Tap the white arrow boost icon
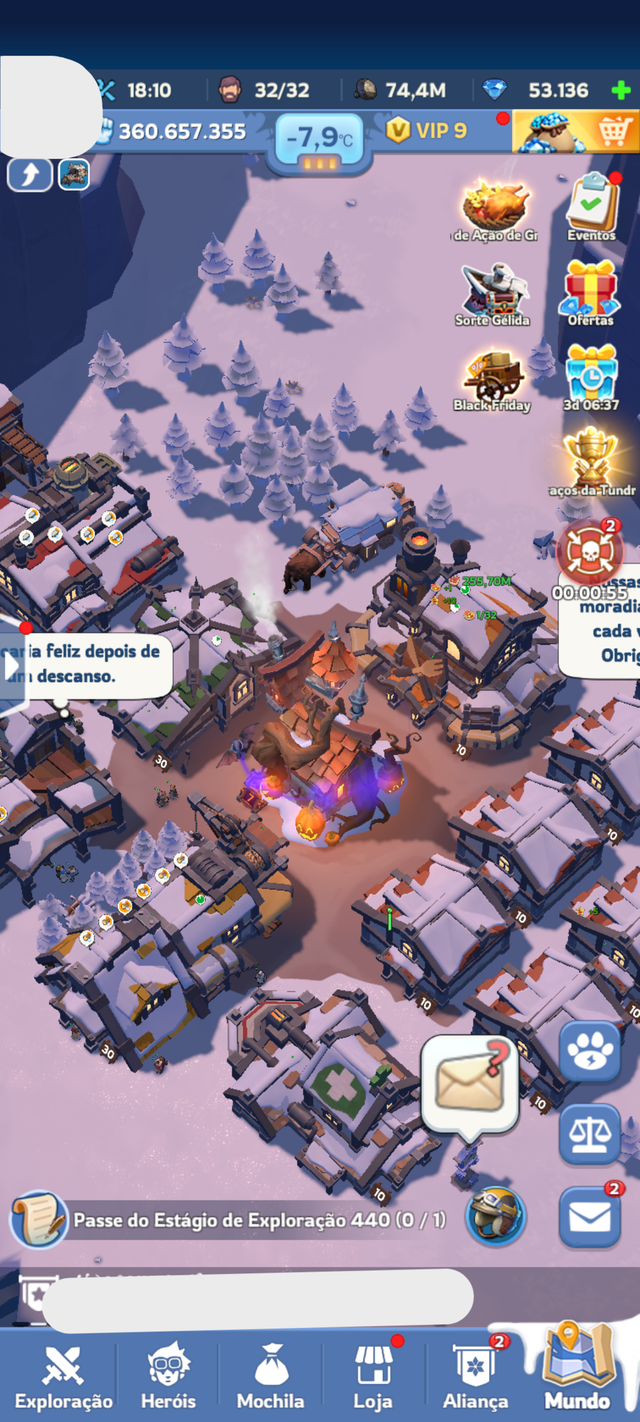640x1422 pixels. coord(30,175)
